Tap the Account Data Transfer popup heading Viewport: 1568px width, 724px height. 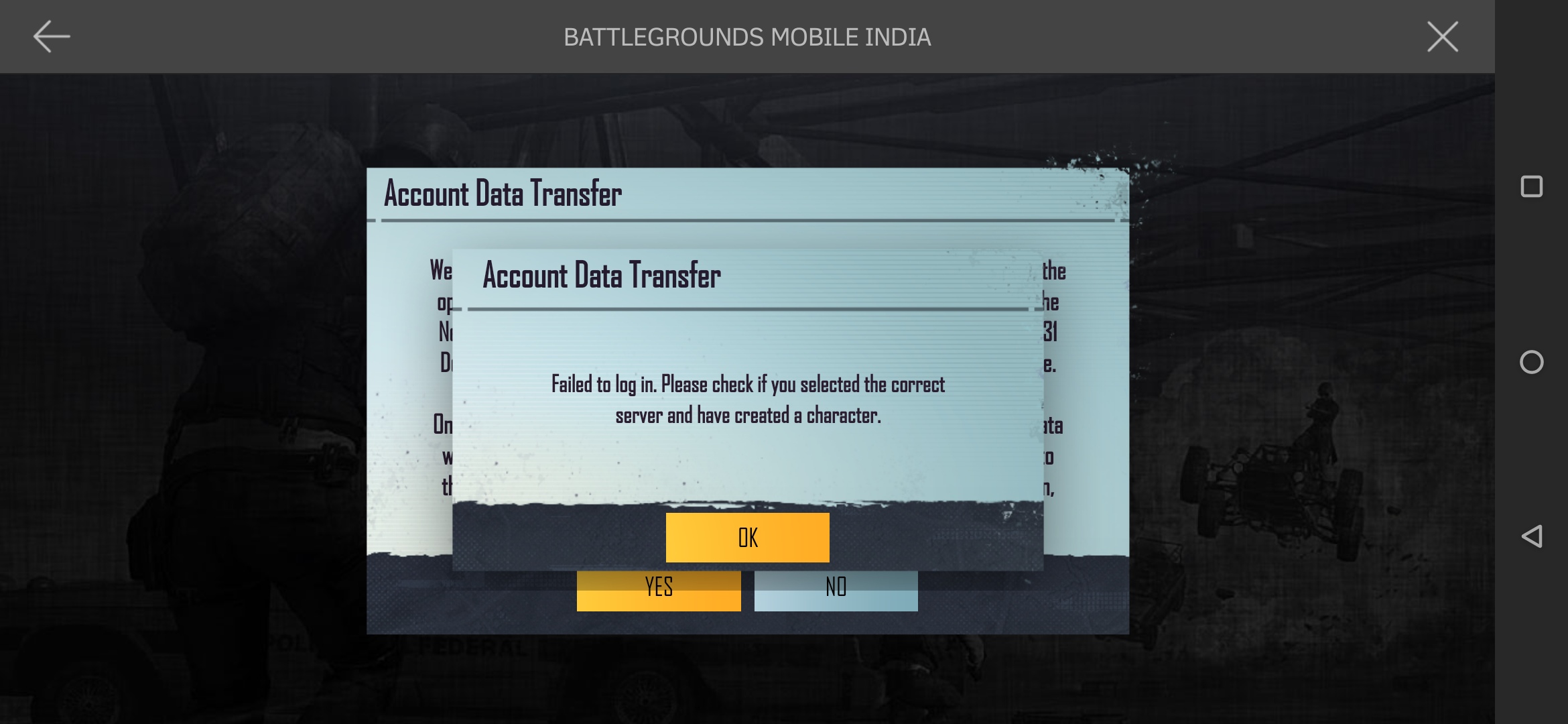pyautogui.click(x=602, y=275)
